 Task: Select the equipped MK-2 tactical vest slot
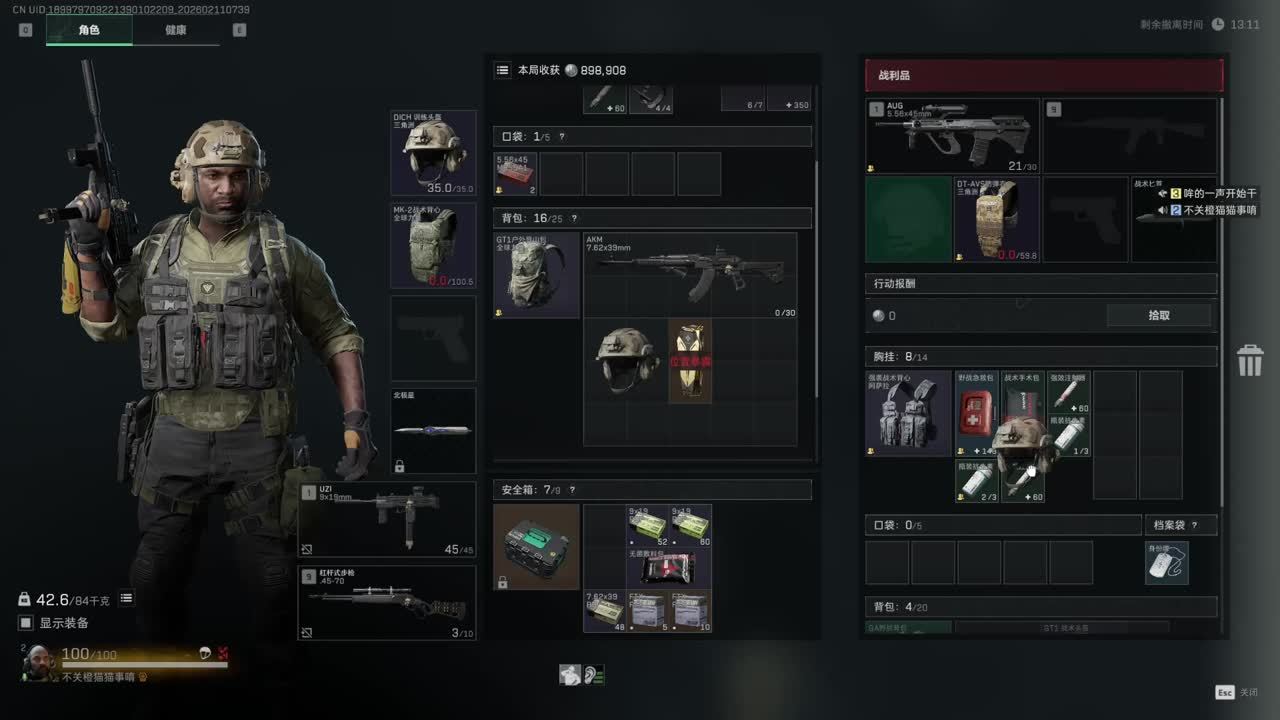point(433,246)
